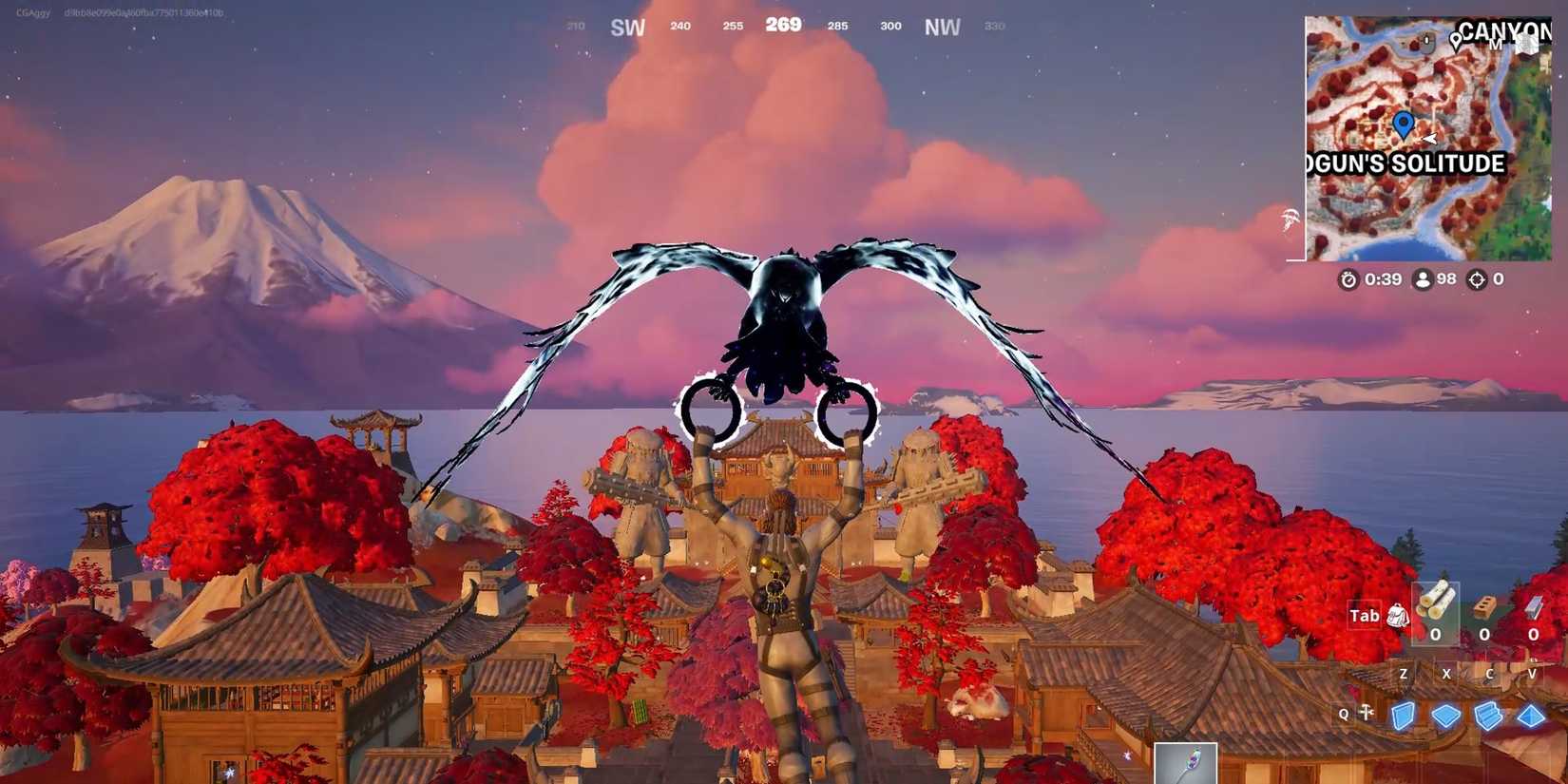Screen dimensions: 1568x784
Task: Select the brick resource icon
Action: [1483, 608]
